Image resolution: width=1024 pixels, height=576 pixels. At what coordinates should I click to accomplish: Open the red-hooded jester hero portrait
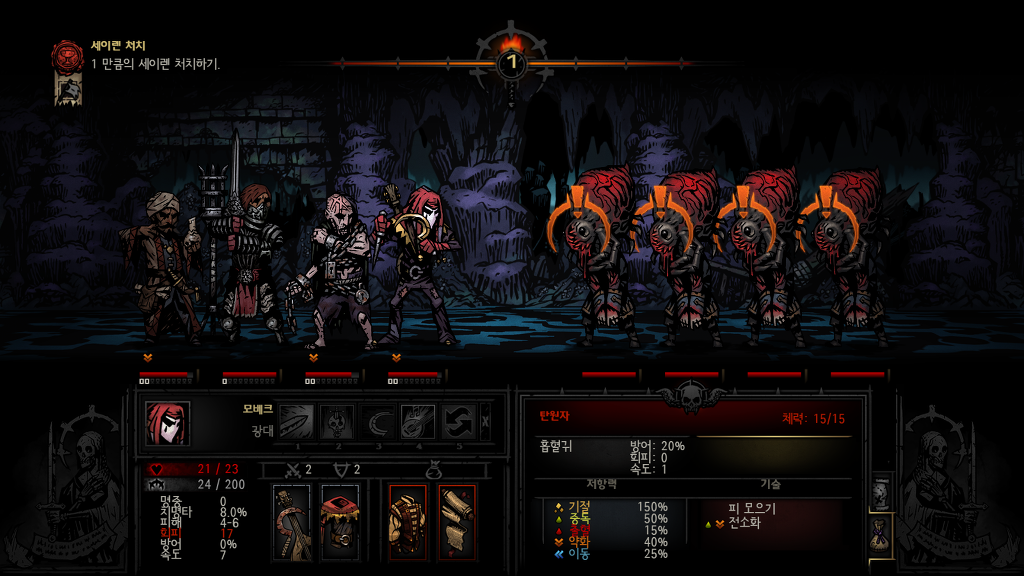[x=167, y=423]
